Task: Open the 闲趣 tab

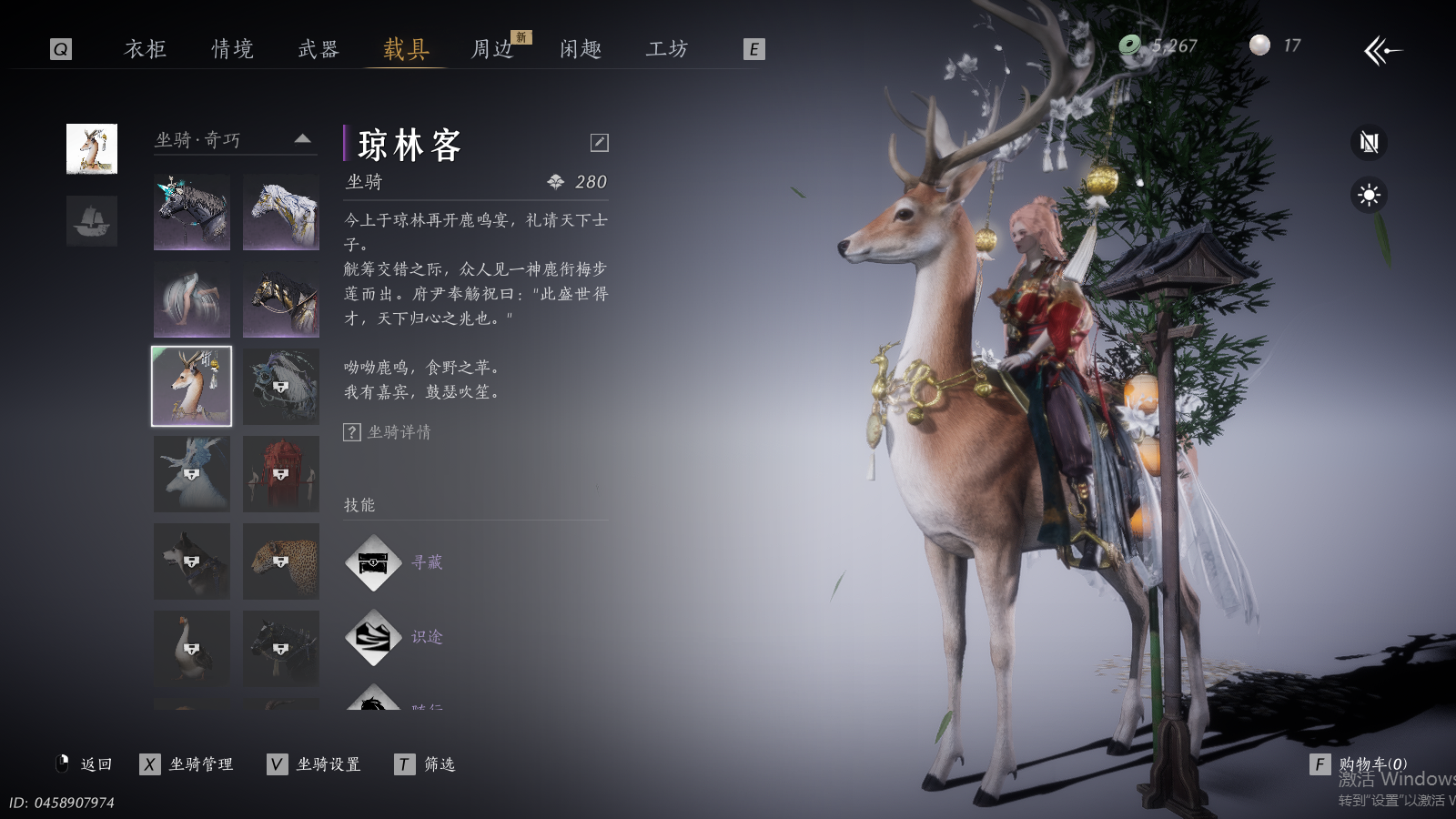Action: pyautogui.click(x=581, y=49)
